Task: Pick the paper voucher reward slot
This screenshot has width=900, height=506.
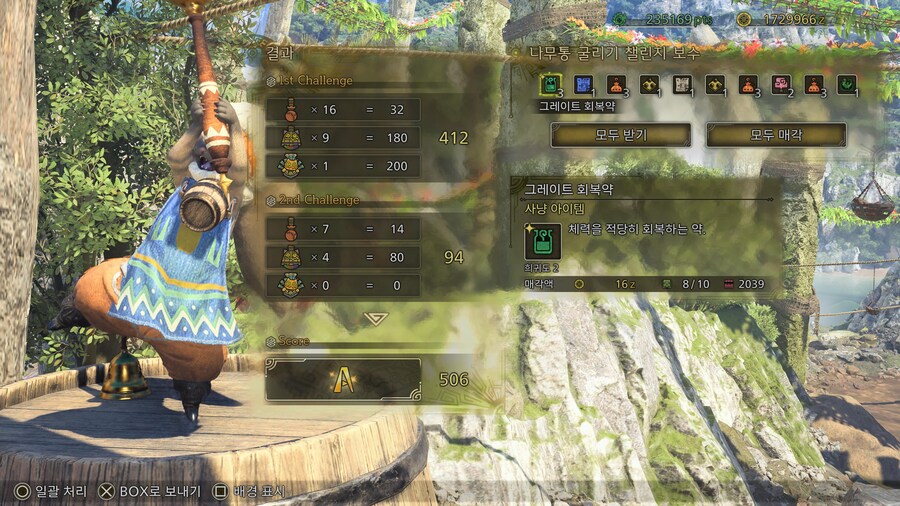Action: point(682,85)
